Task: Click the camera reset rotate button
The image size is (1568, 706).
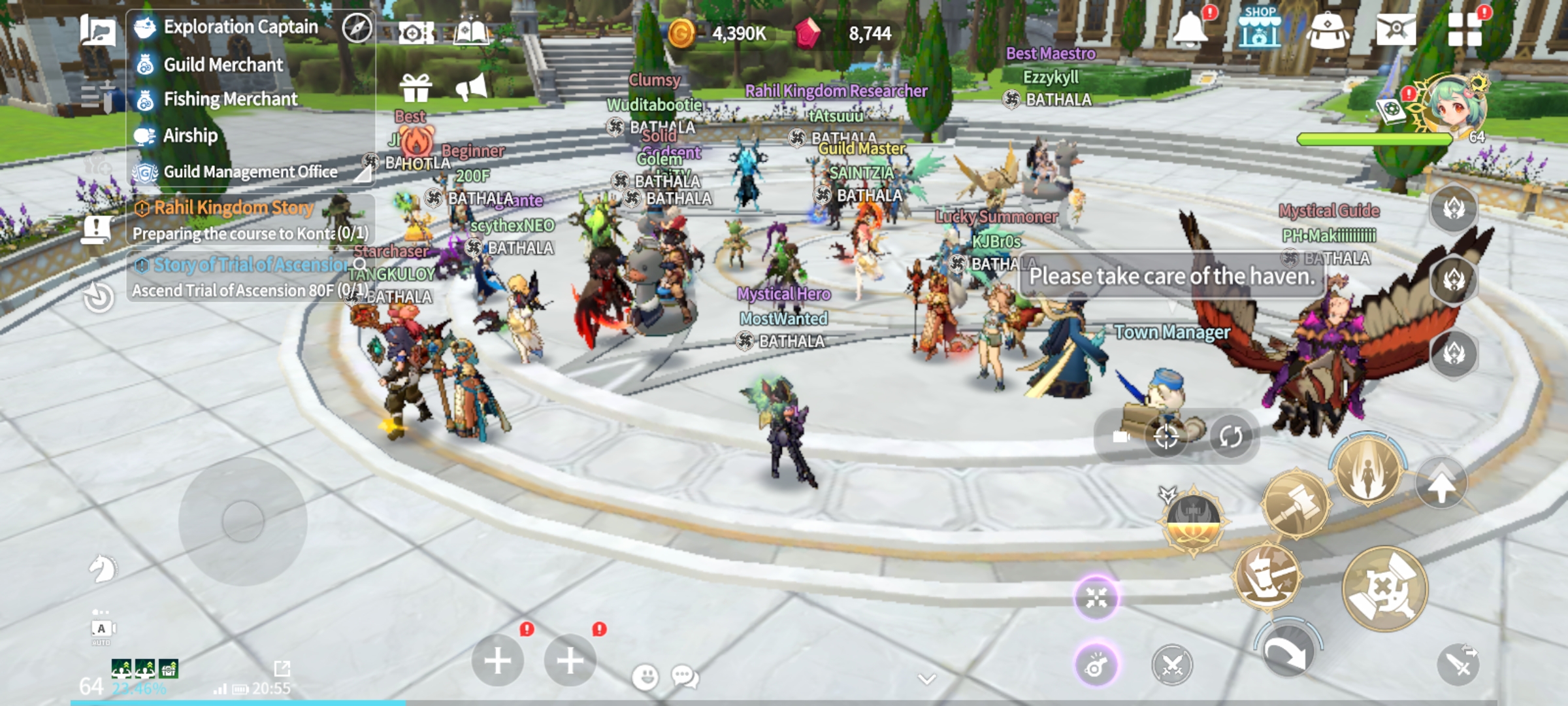Action: click(x=1230, y=436)
